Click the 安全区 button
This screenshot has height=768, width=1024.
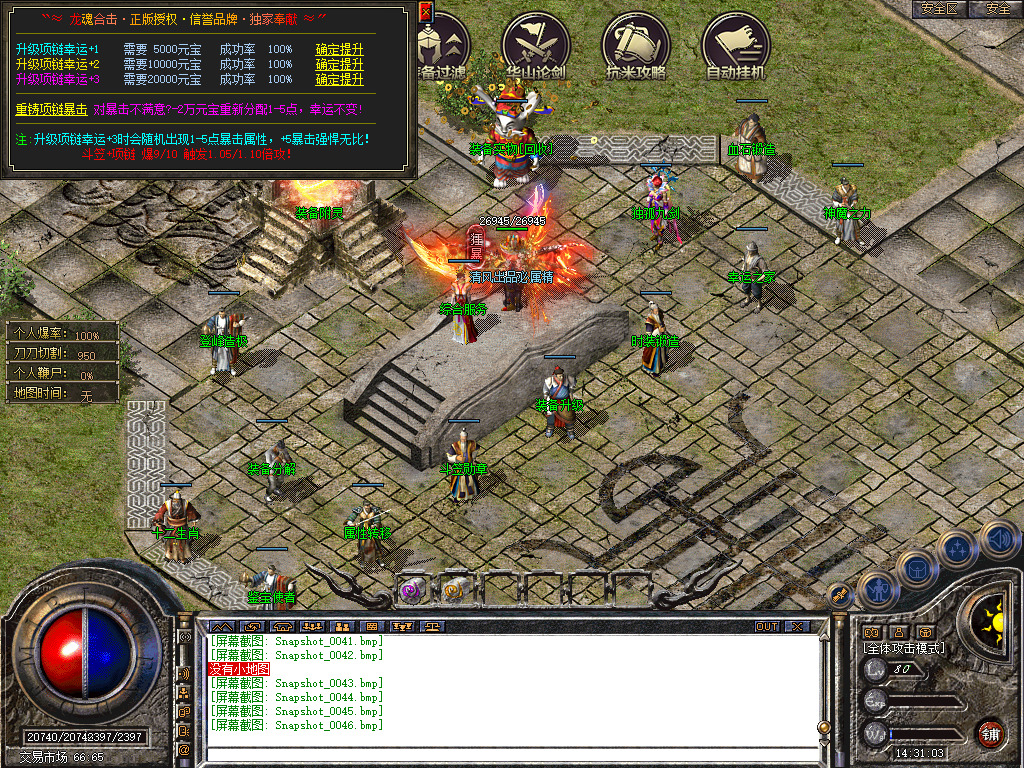click(940, 8)
